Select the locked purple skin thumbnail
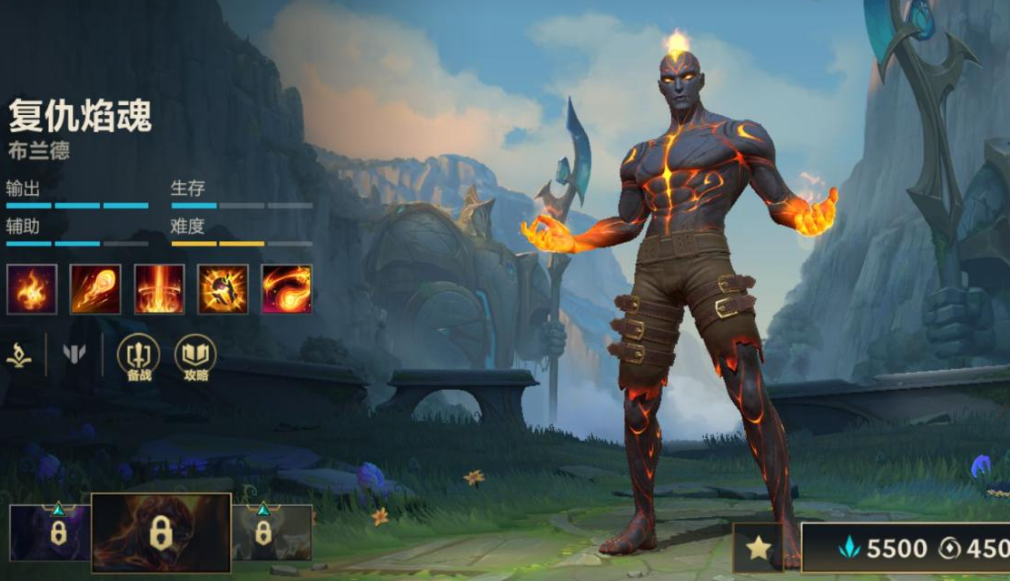Image resolution: width=1010 pixels, height=581 pixels. tap(50, 532)
